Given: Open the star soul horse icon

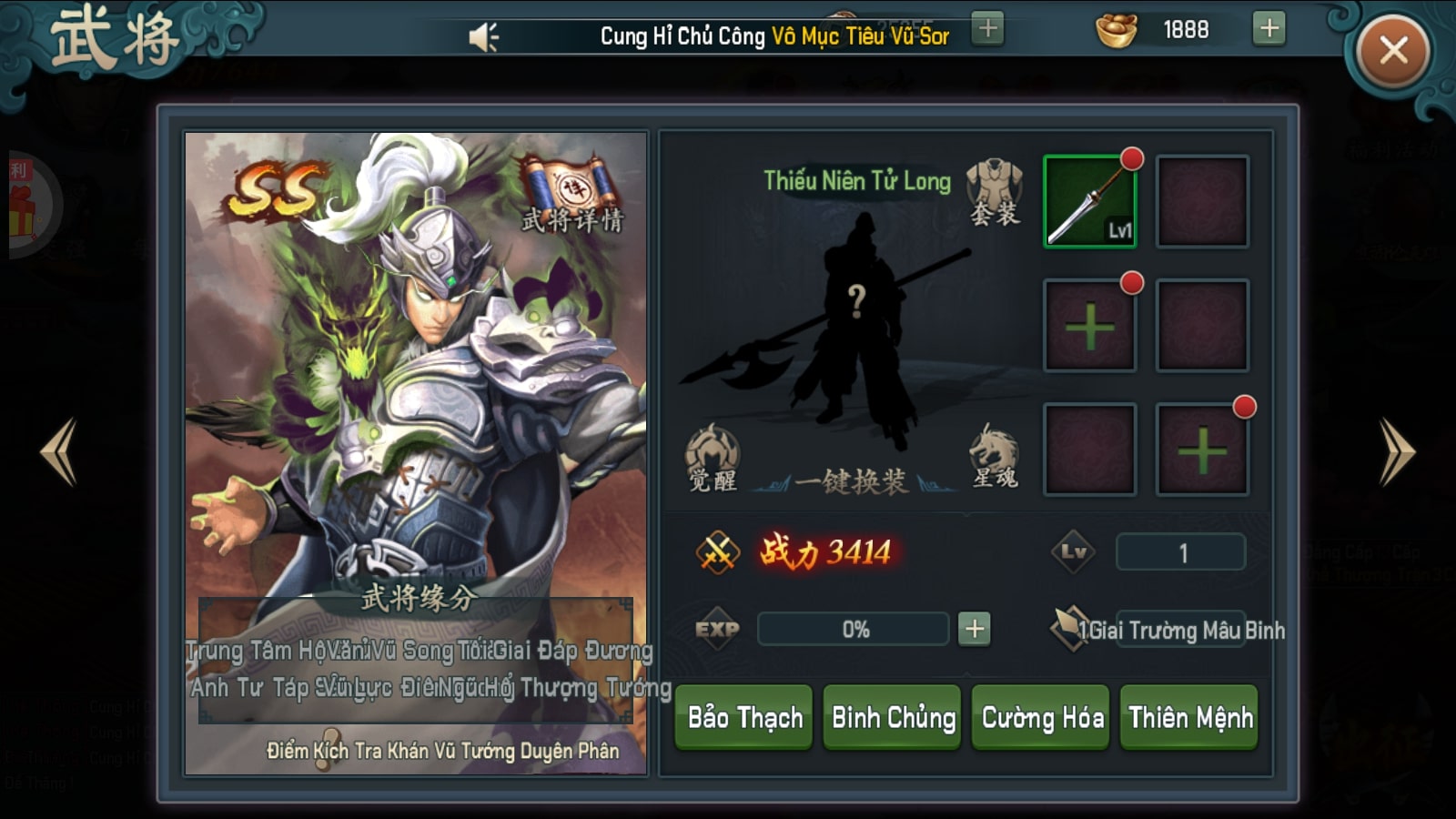Looking at the screenshot, I should 995,457.
